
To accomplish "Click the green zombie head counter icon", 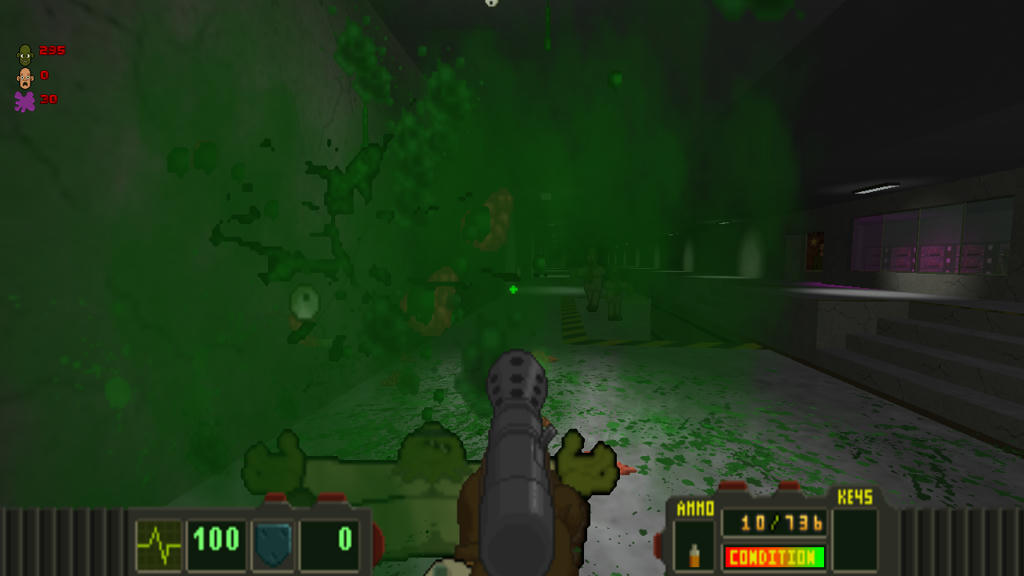I will (25, 53).
